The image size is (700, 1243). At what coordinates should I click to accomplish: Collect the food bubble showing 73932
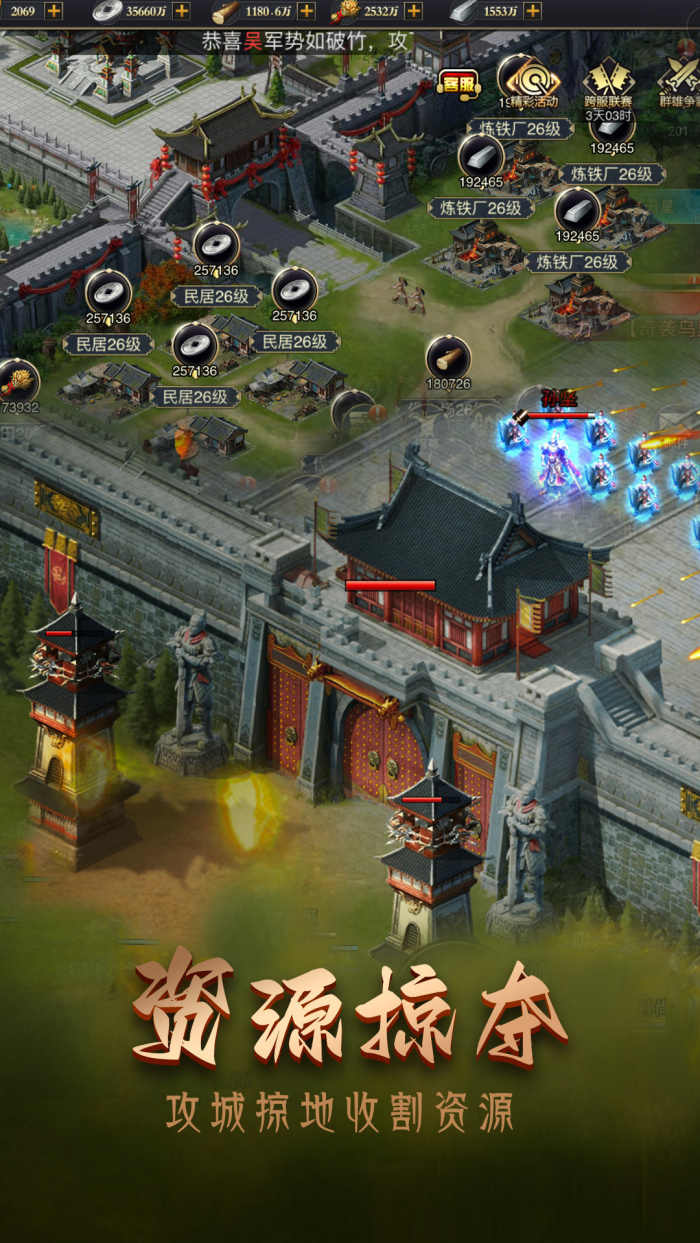coord(17,381)
